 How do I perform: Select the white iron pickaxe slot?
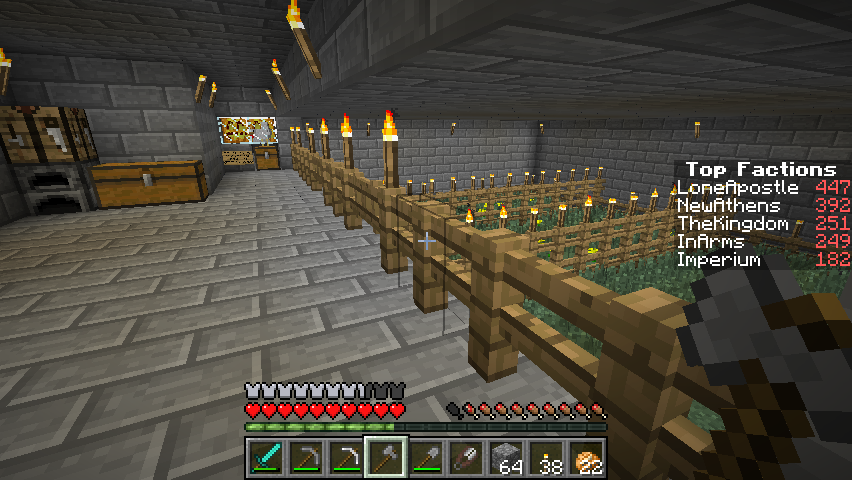click(x=345, y=458)
